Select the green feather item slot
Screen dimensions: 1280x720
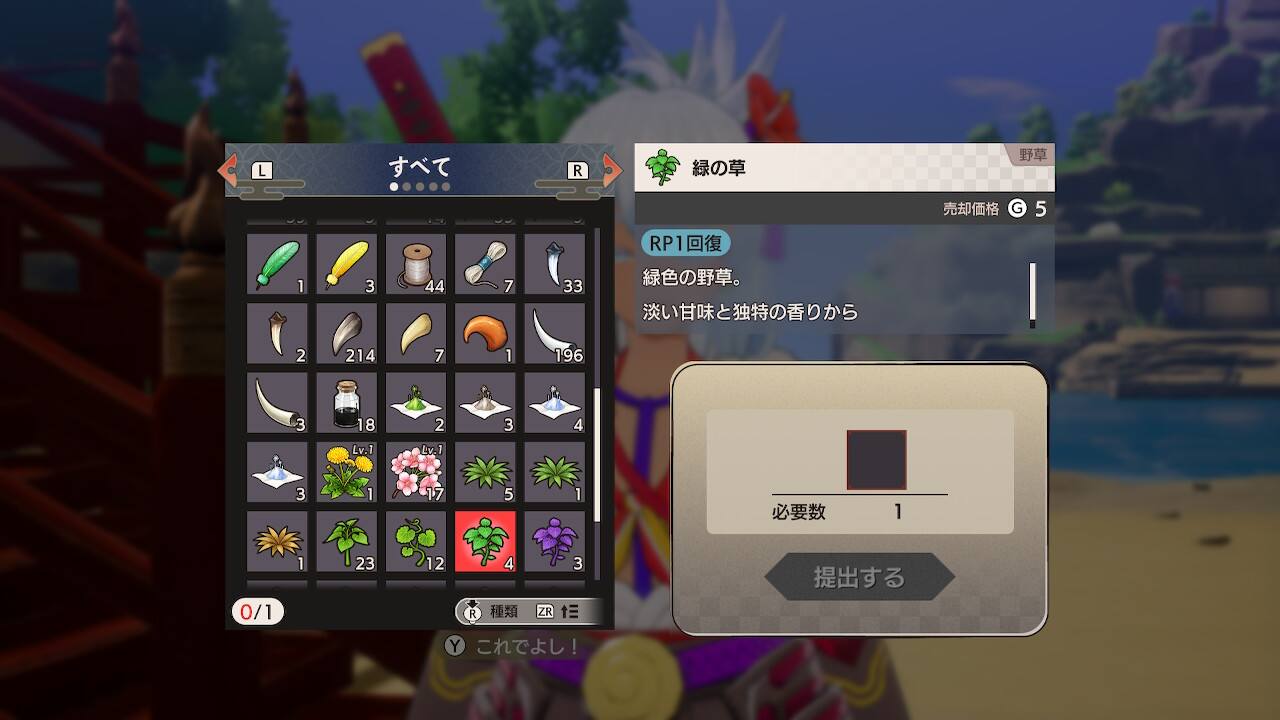click(x=277, y=264)
